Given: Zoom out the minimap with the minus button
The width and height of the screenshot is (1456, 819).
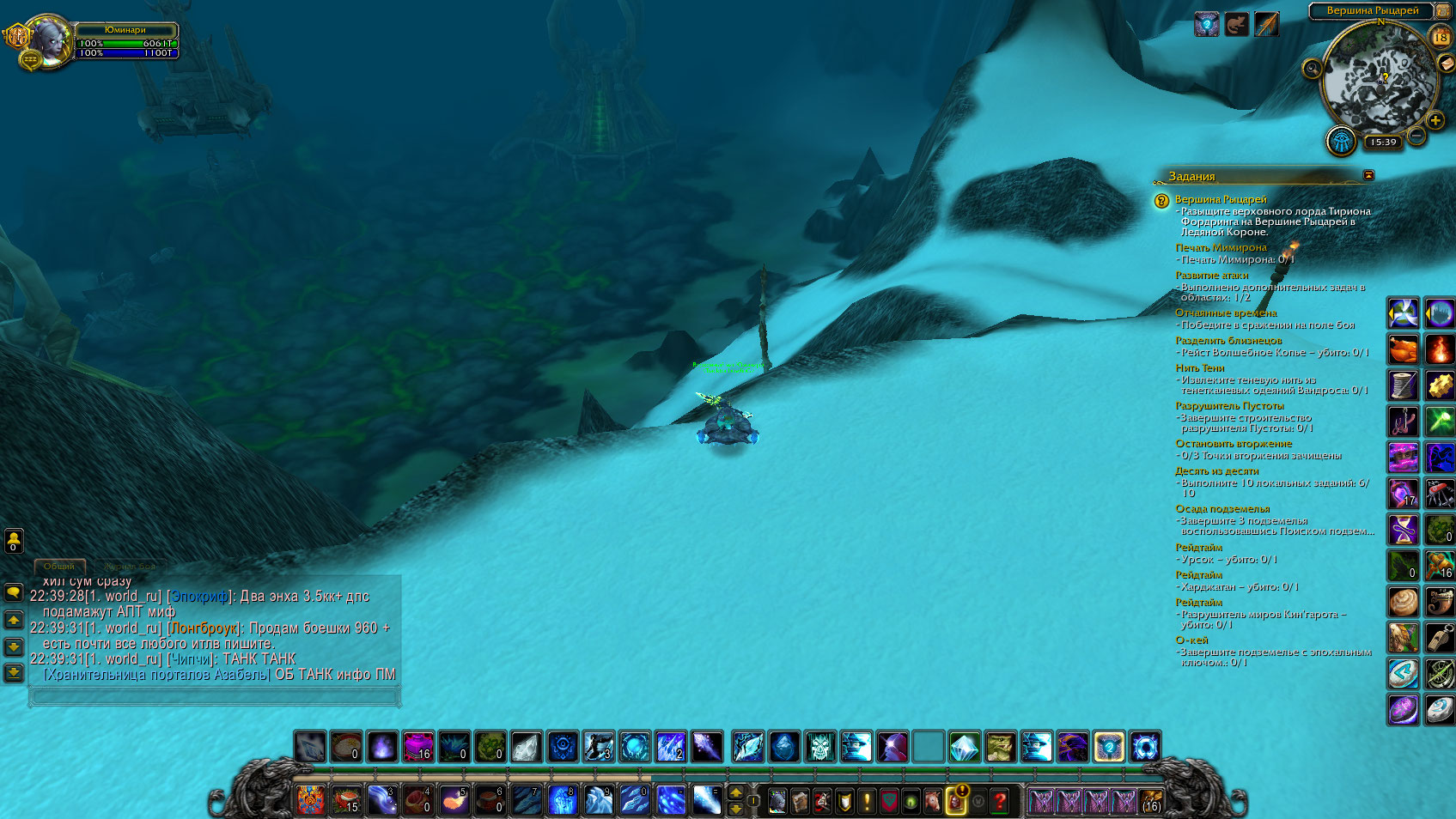Looking at the screenshot, I should (x=1416, y=136).
